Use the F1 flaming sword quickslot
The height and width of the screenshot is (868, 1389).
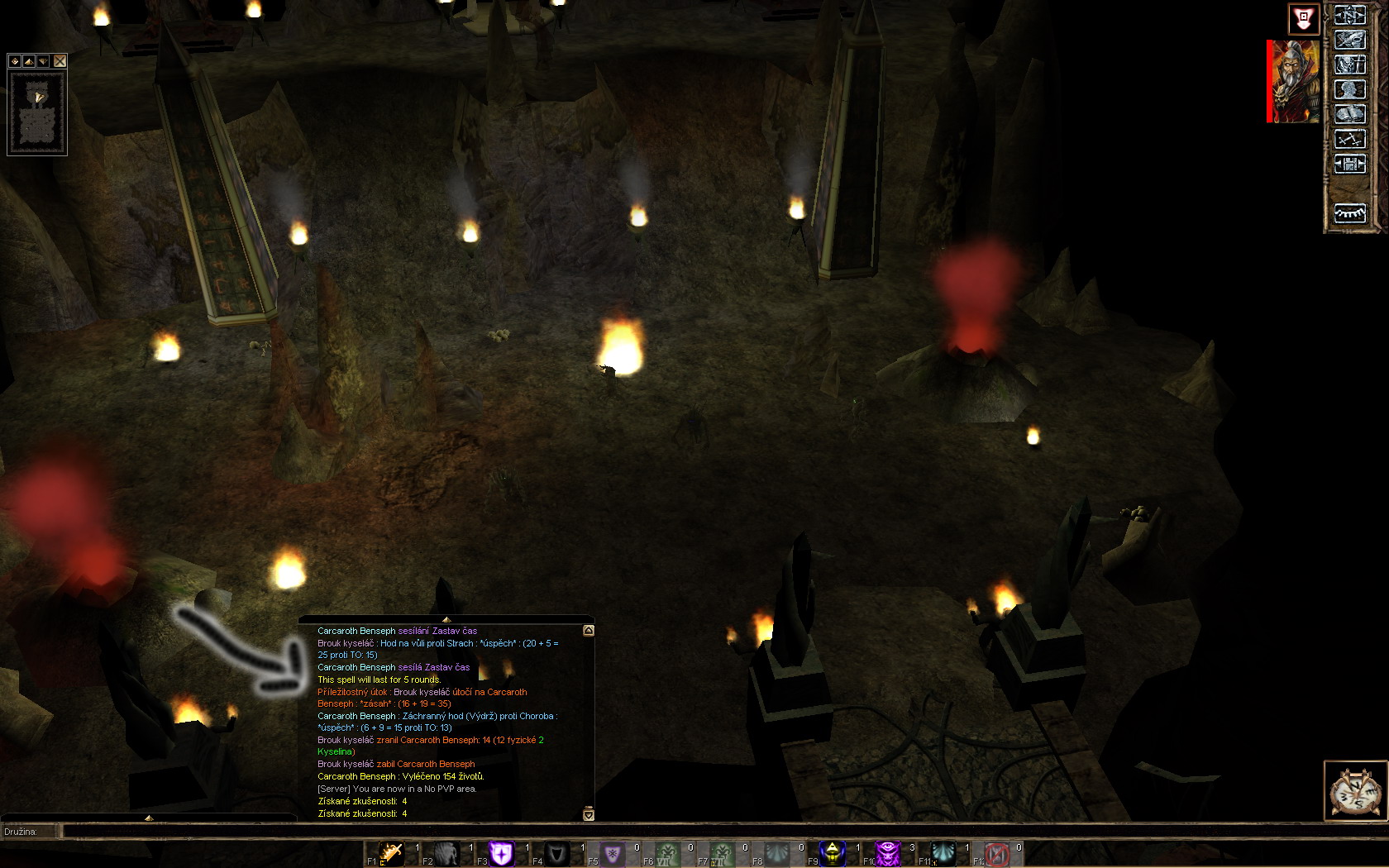pyautogui.click(x=391, y=853)
